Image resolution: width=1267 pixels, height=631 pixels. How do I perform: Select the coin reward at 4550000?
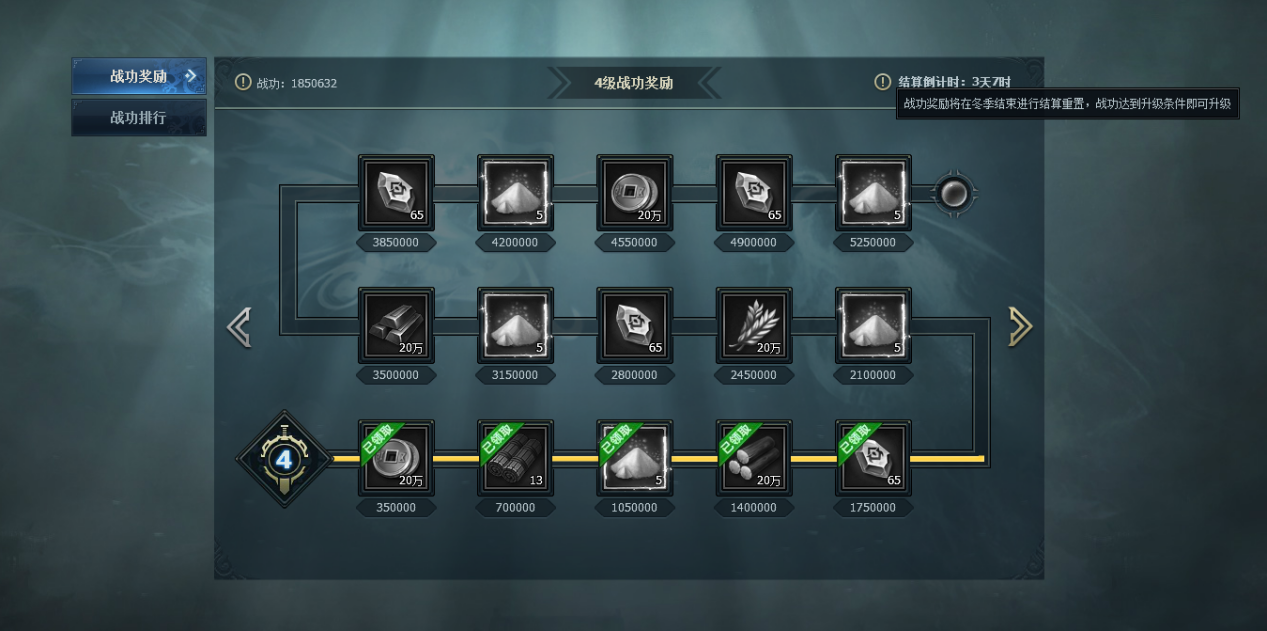pyautogui.click(x=634, y=193)
